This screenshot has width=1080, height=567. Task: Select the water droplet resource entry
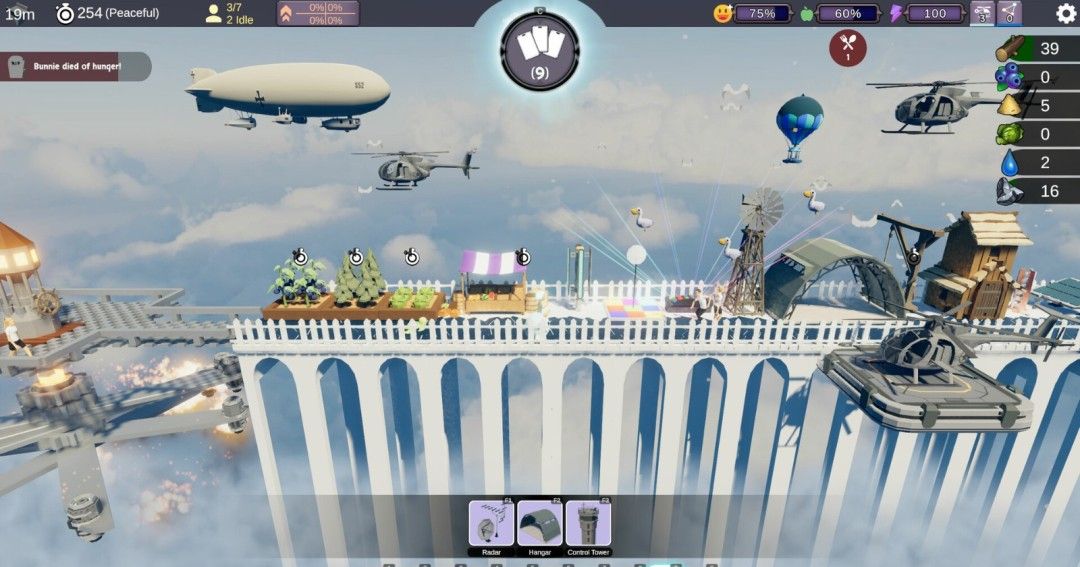[x=1037, y=163]
